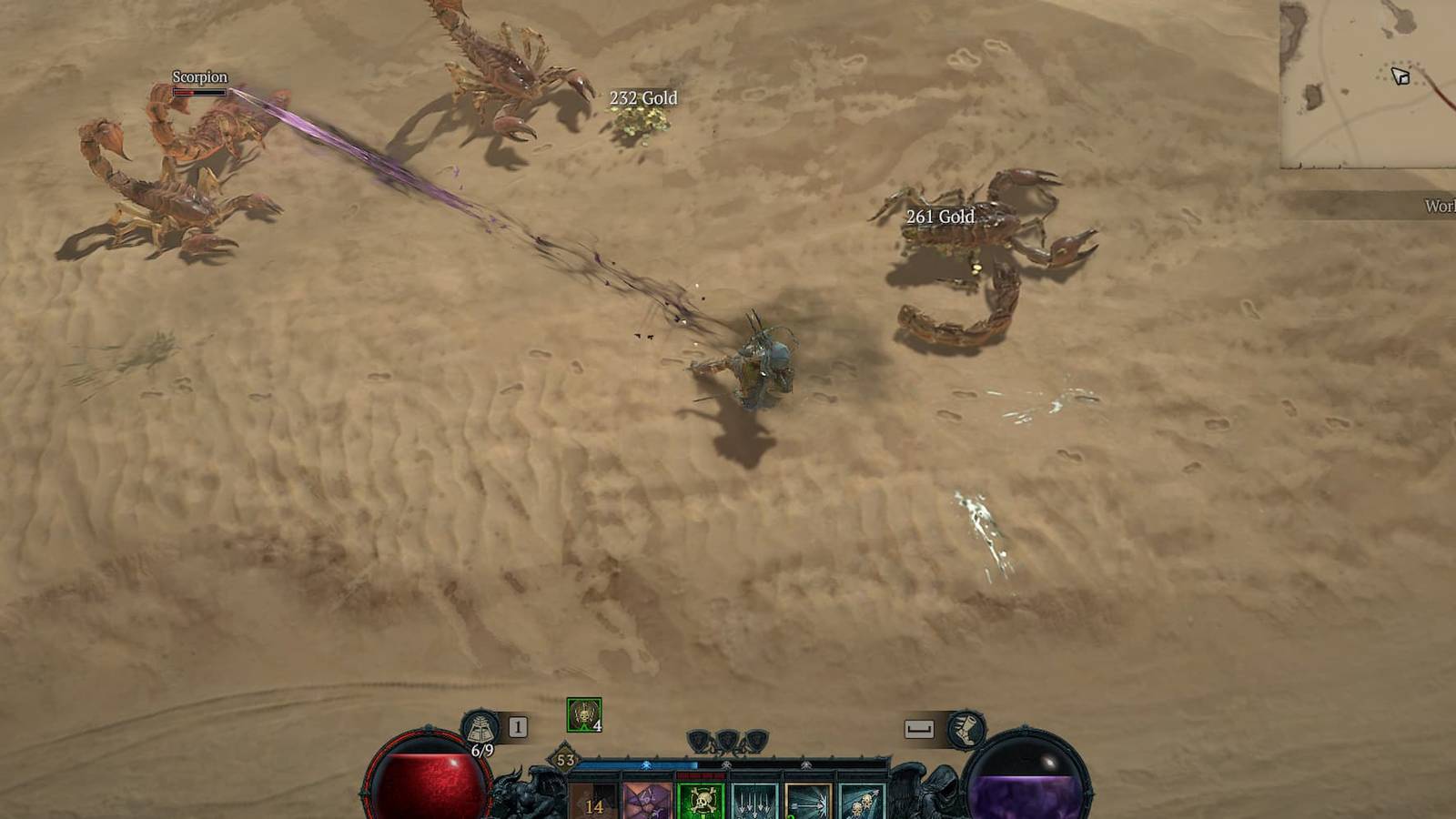Click the first skill slot showing 14
The image size is (1456, 819).
coord(595,799)
